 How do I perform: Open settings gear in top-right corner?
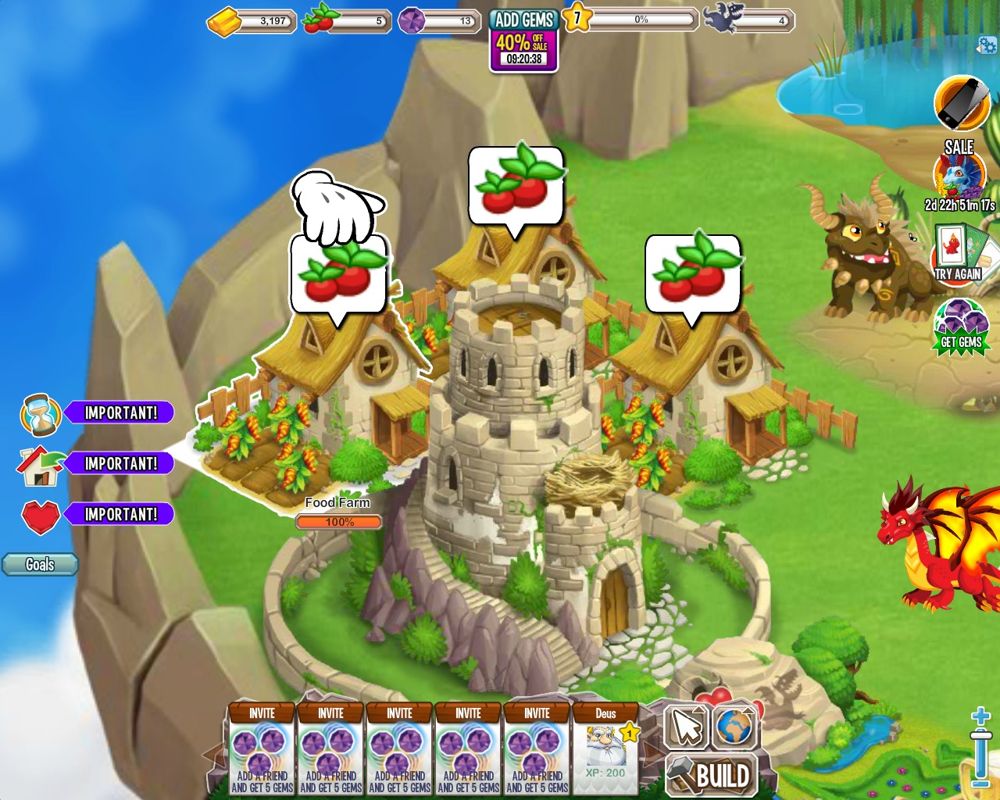point(984,44)
